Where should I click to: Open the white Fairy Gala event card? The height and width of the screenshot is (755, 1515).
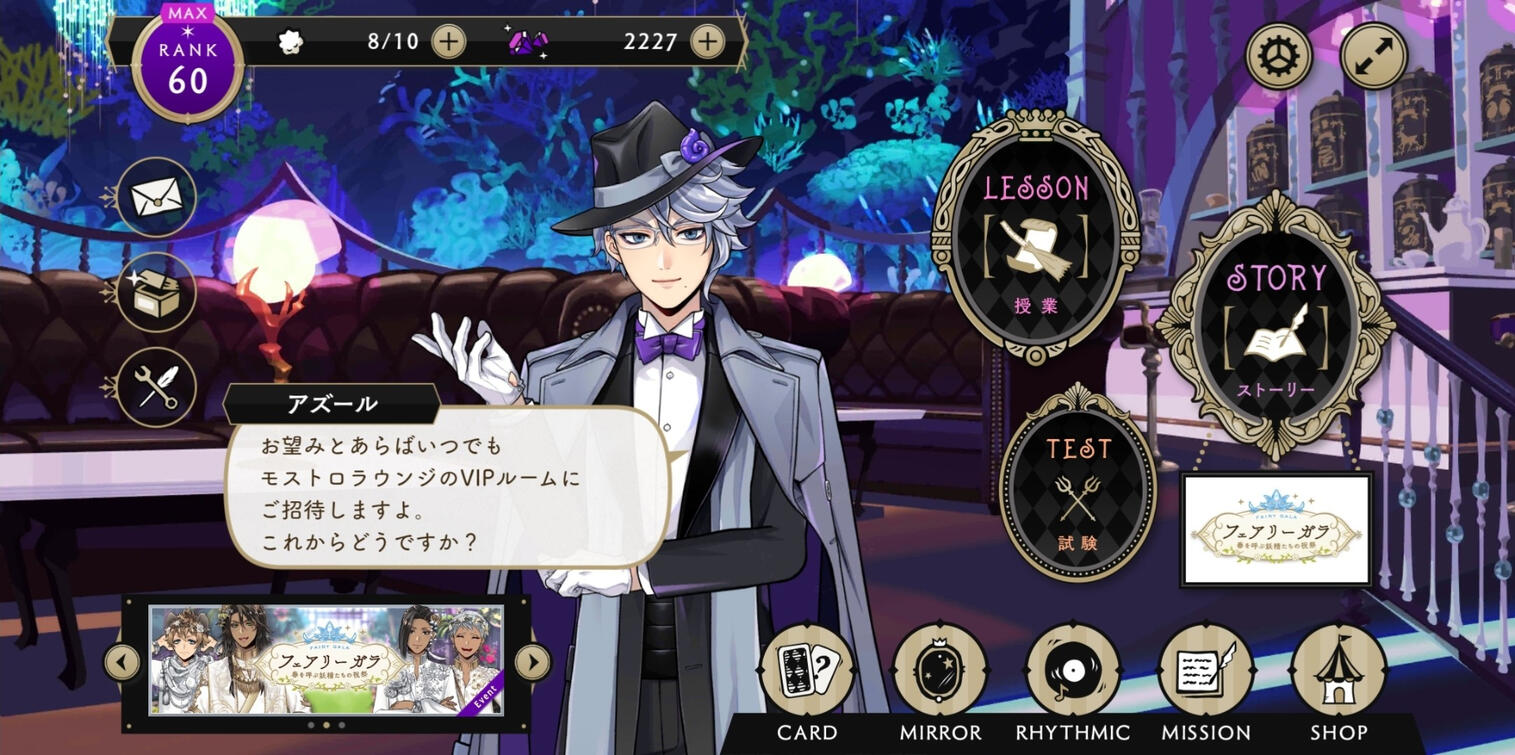1276,529
